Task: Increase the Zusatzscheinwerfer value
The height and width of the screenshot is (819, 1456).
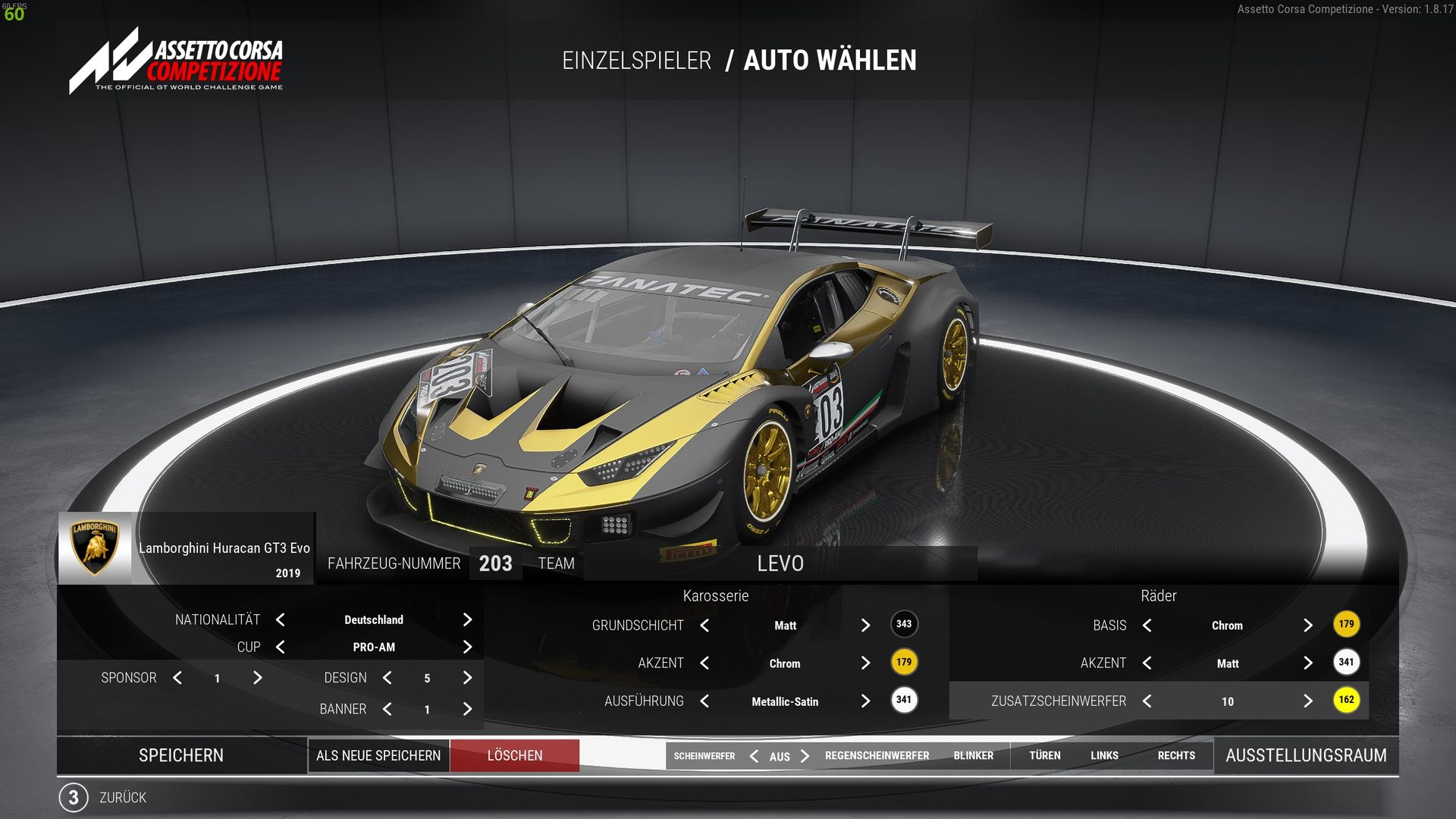Action: 1307,701
